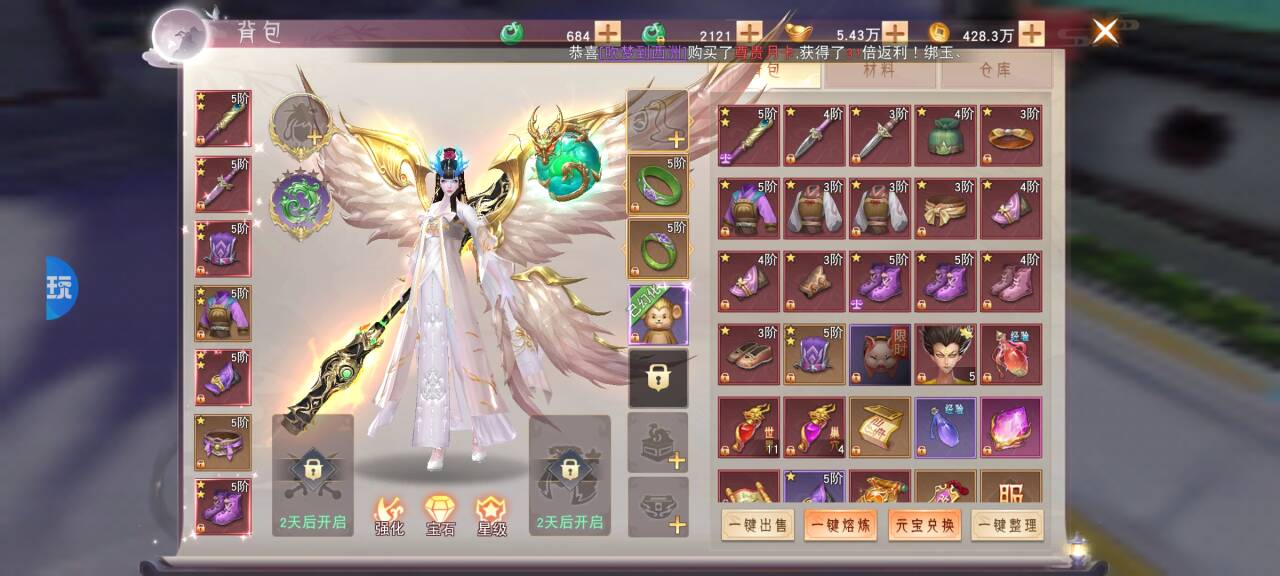Activate the 一键熔炼 smelt button
This screenshot has width=1280, height=576.
840,525
